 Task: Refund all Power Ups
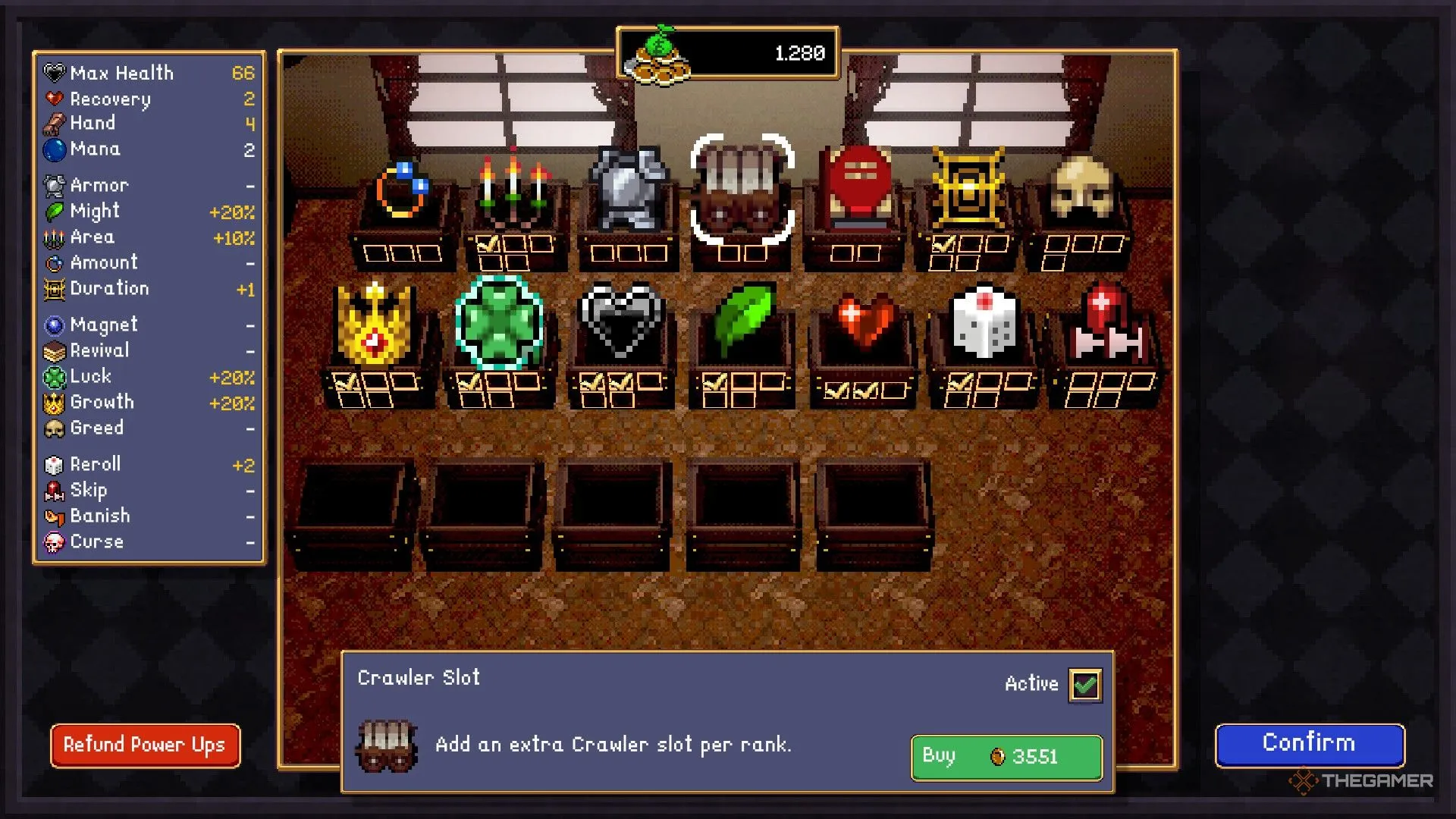tap(146, 745)
